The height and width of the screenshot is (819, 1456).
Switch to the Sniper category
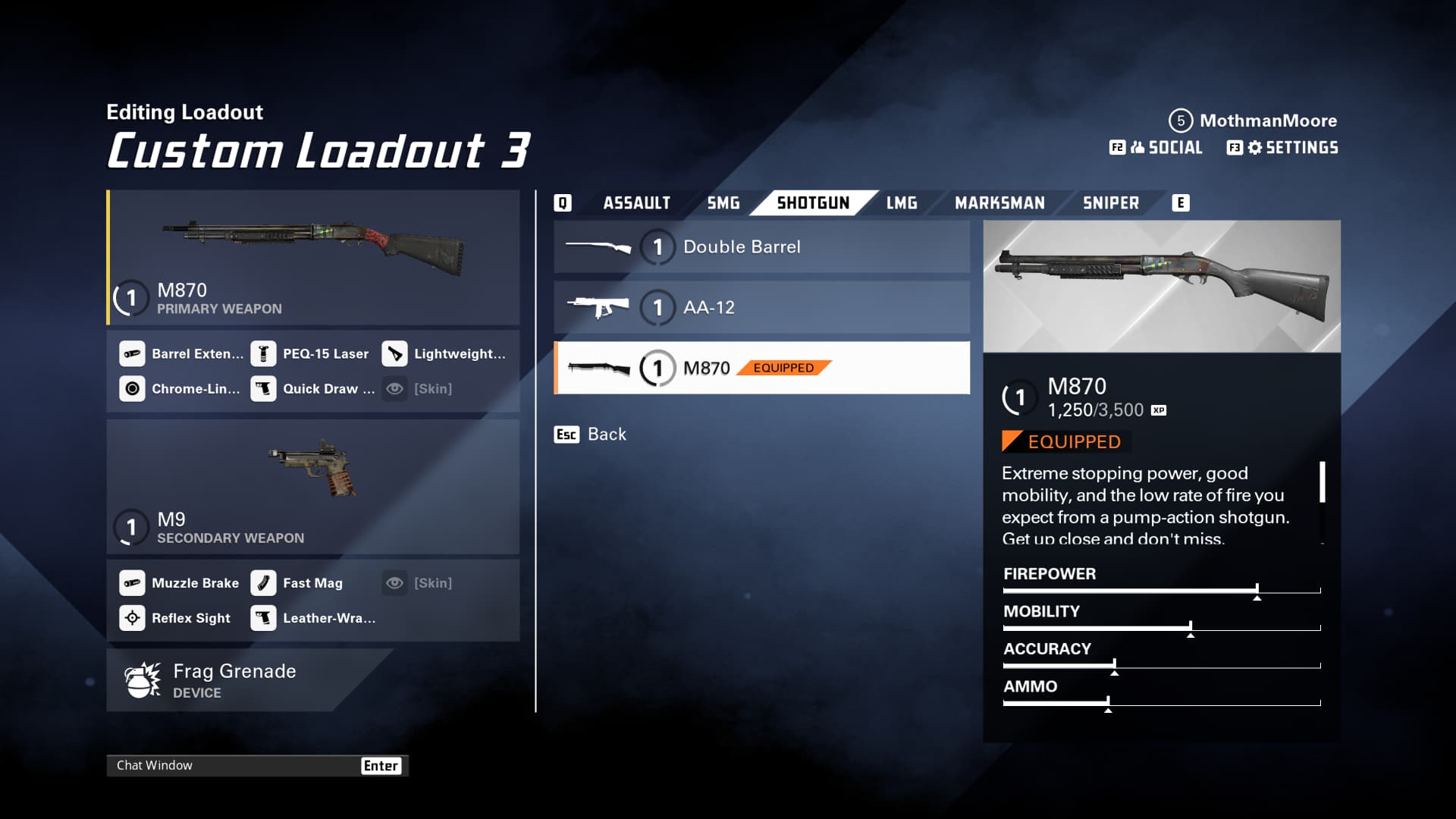point(1110,203)
